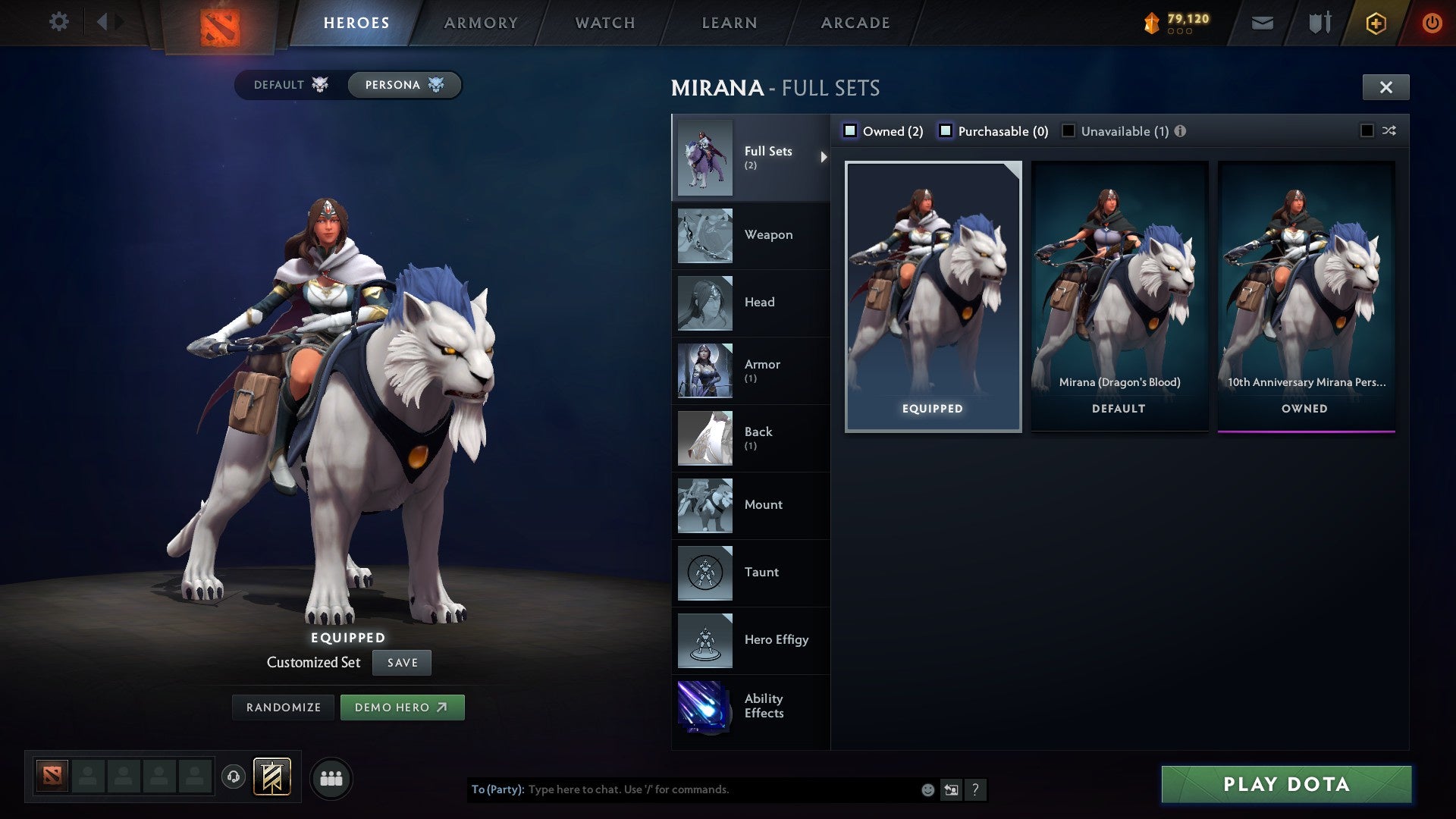Enable the Unavailable items checkbox
Screen dimensions: 1456x819
coord(1068,130)
